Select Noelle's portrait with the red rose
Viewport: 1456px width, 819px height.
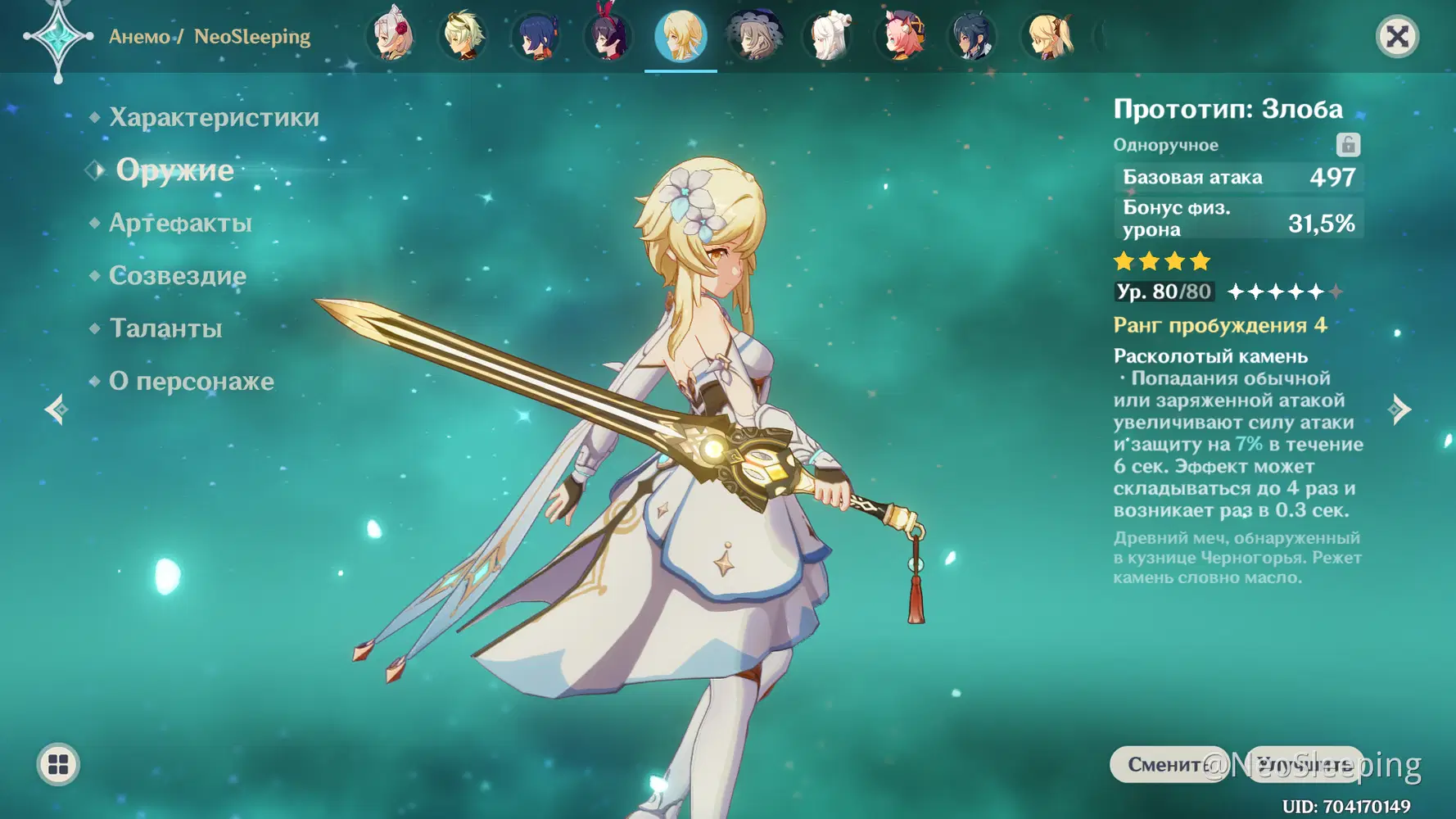(x=392, y=37)
